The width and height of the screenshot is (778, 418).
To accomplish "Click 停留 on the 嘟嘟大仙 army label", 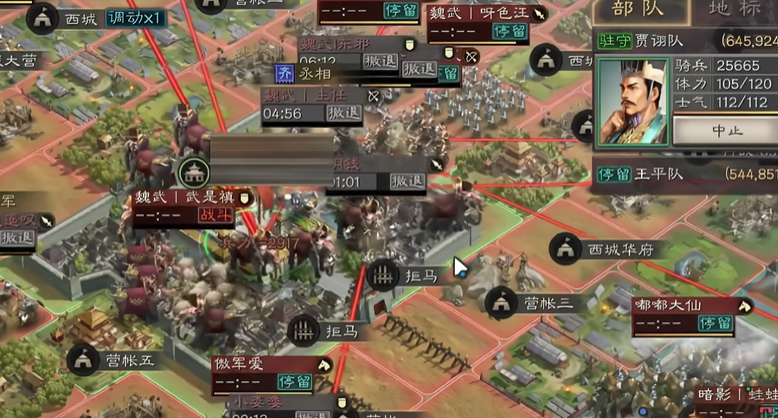I will [715, 323].
